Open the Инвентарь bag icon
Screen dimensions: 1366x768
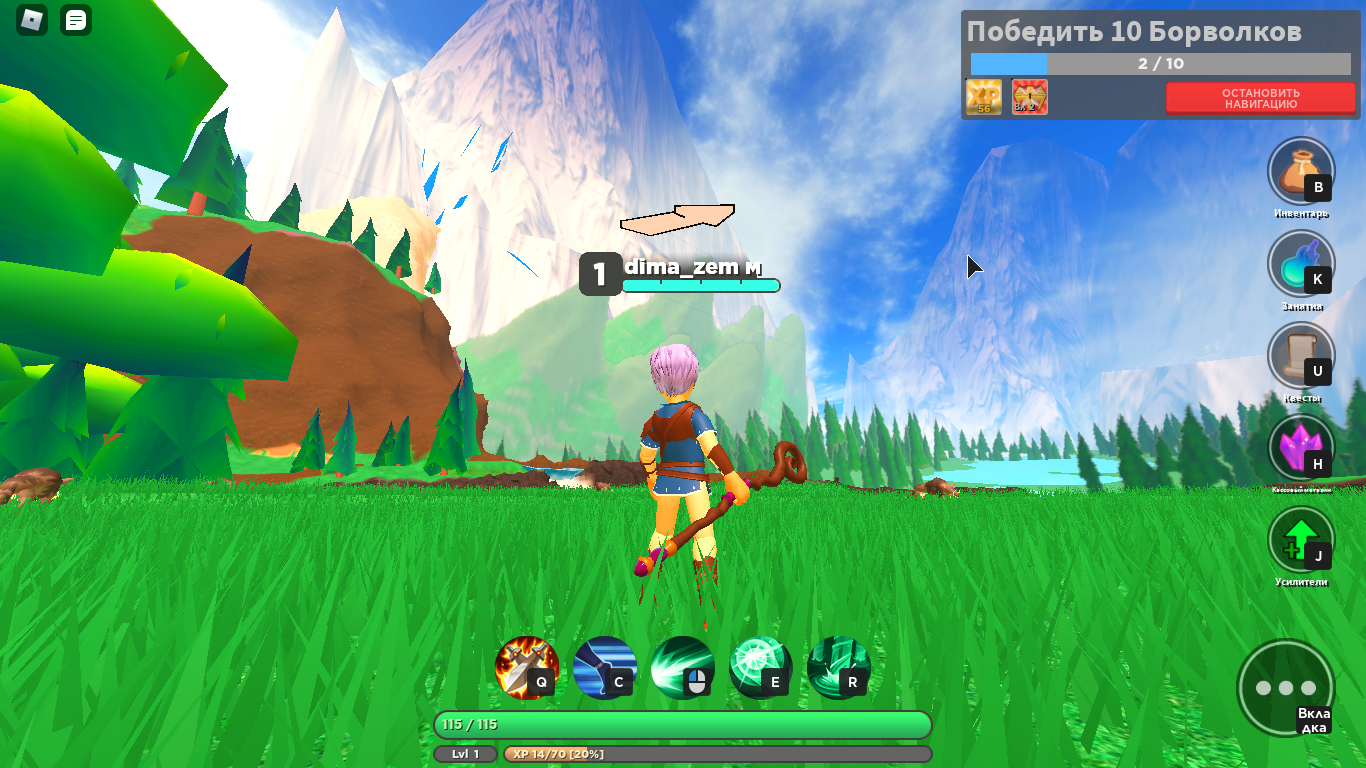coord(1299,170)
